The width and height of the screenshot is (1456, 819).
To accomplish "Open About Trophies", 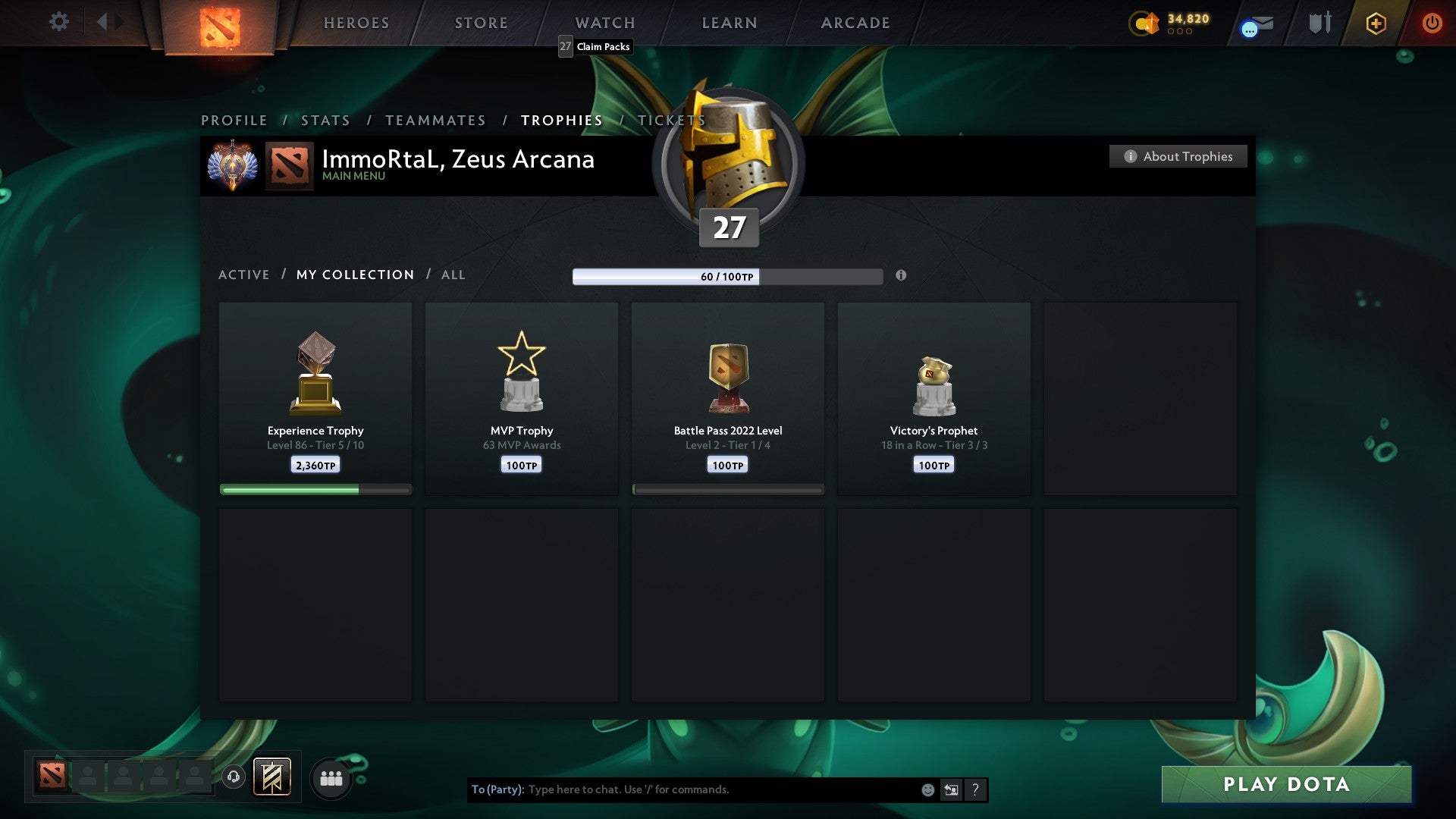I will 1178,156.
